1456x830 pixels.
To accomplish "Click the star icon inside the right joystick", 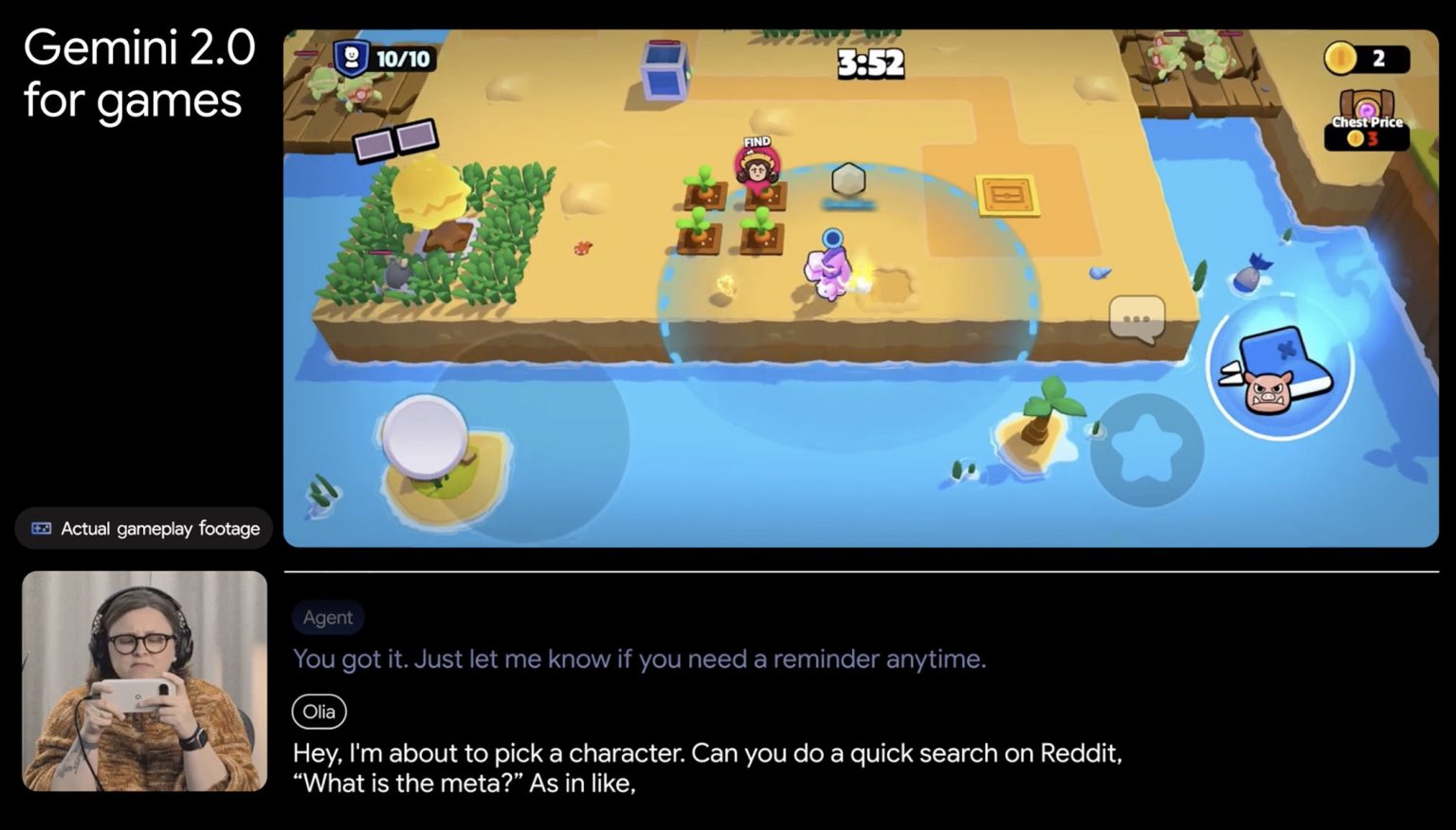I will pos(1147,445).
